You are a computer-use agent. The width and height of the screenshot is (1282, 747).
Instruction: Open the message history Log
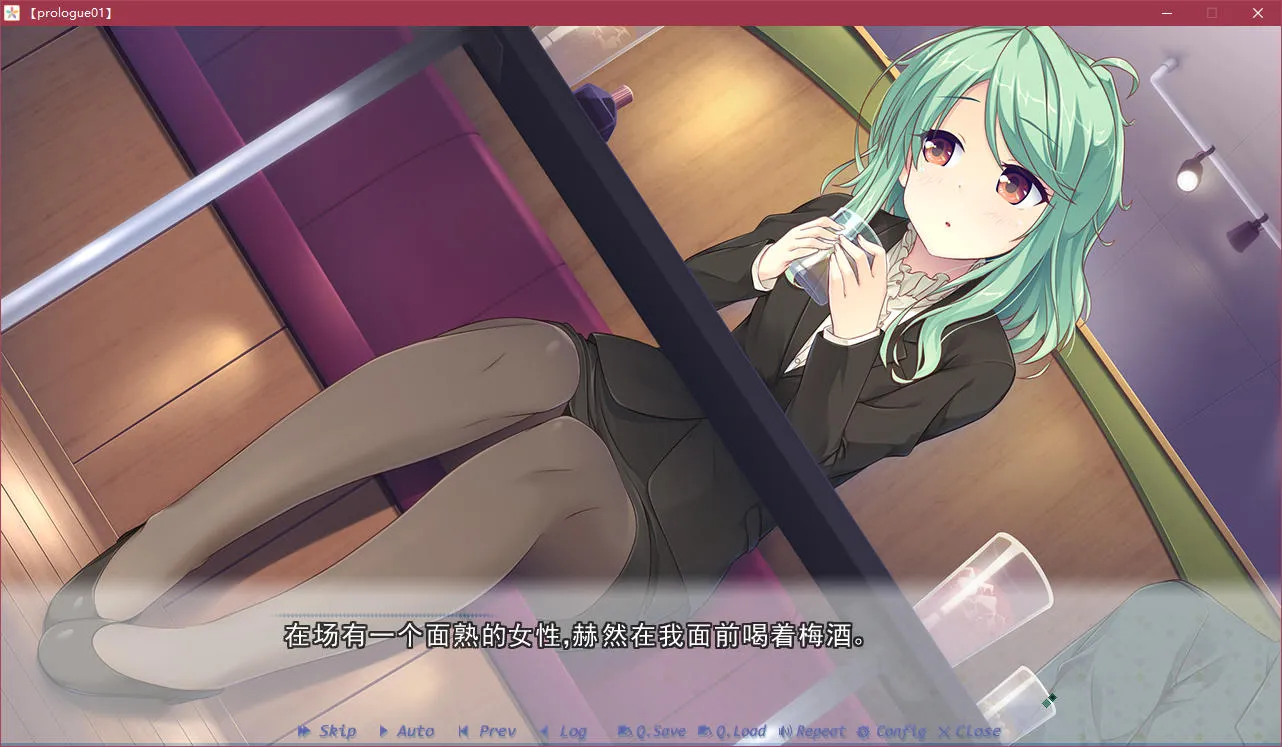tap(570, 731)
